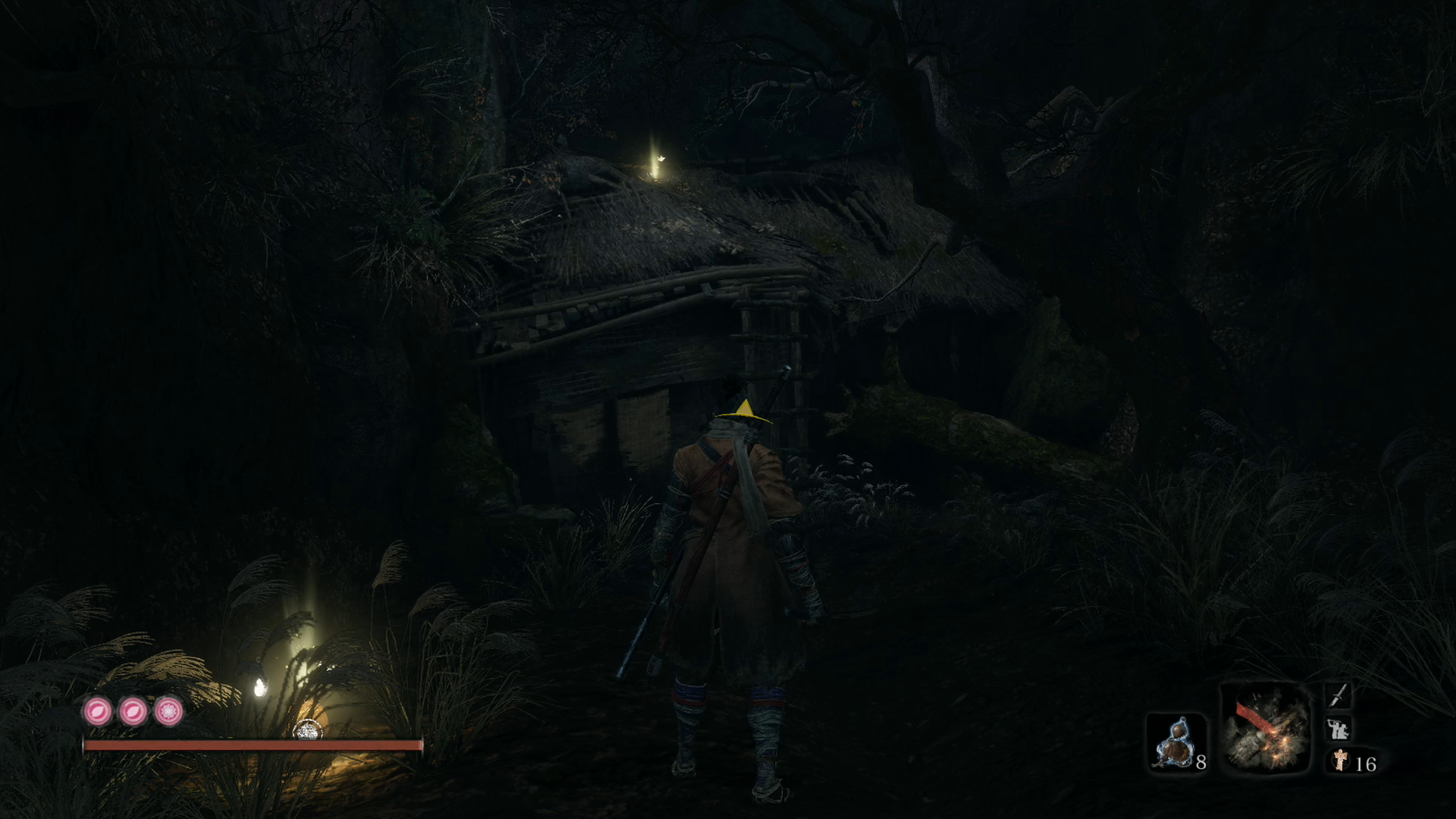Click the flower-patterned resurrection node
Image resolution: width=1456 pixels, height=819 pixels.
pos(168,711)
